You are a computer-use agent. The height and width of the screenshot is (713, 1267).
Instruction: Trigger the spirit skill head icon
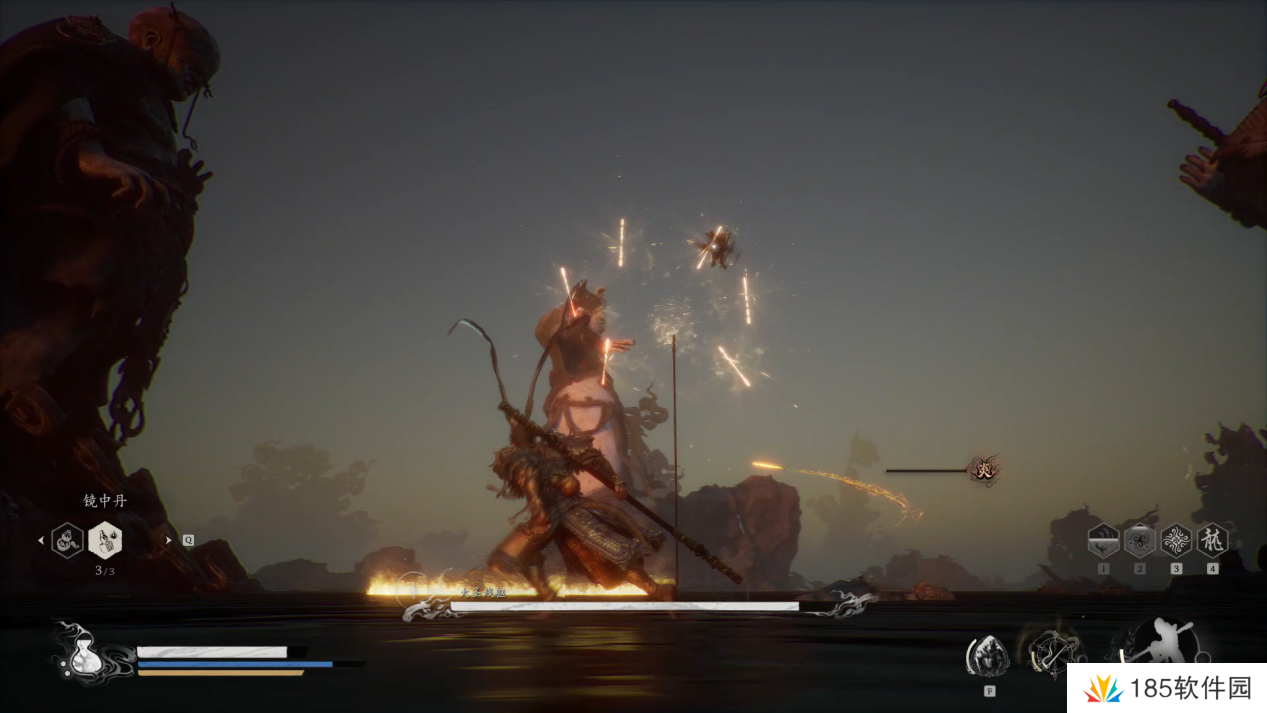click(x=988, y=655)
